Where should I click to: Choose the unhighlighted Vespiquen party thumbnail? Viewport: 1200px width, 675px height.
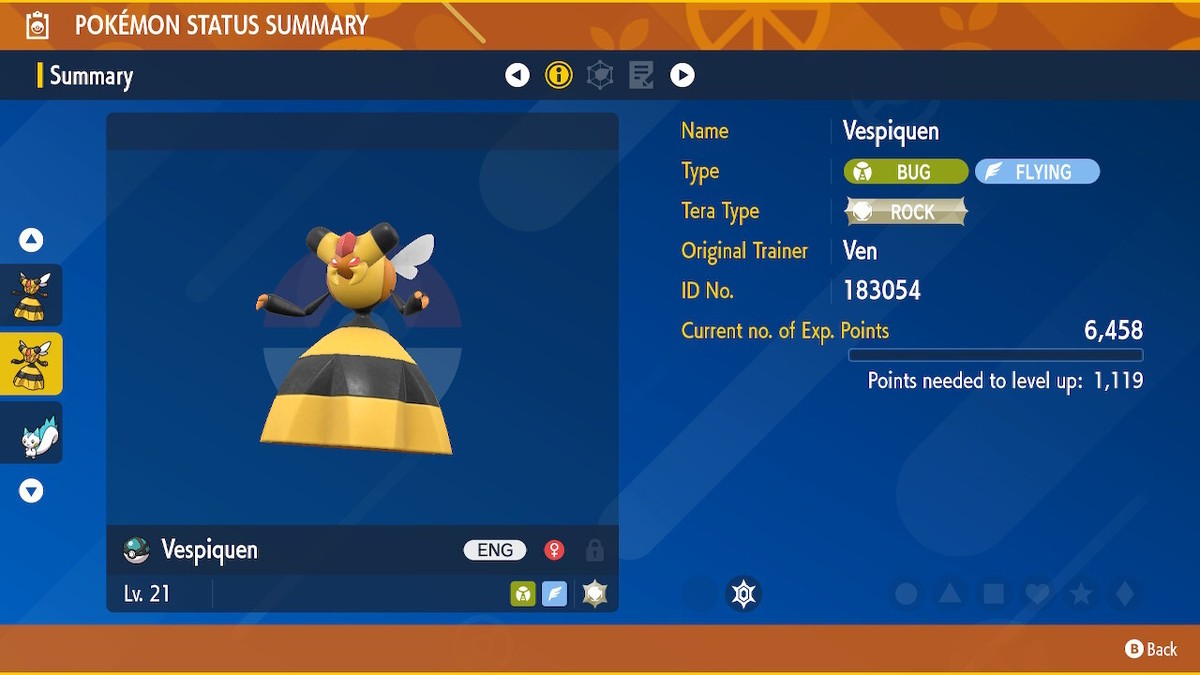pos(31,295)
